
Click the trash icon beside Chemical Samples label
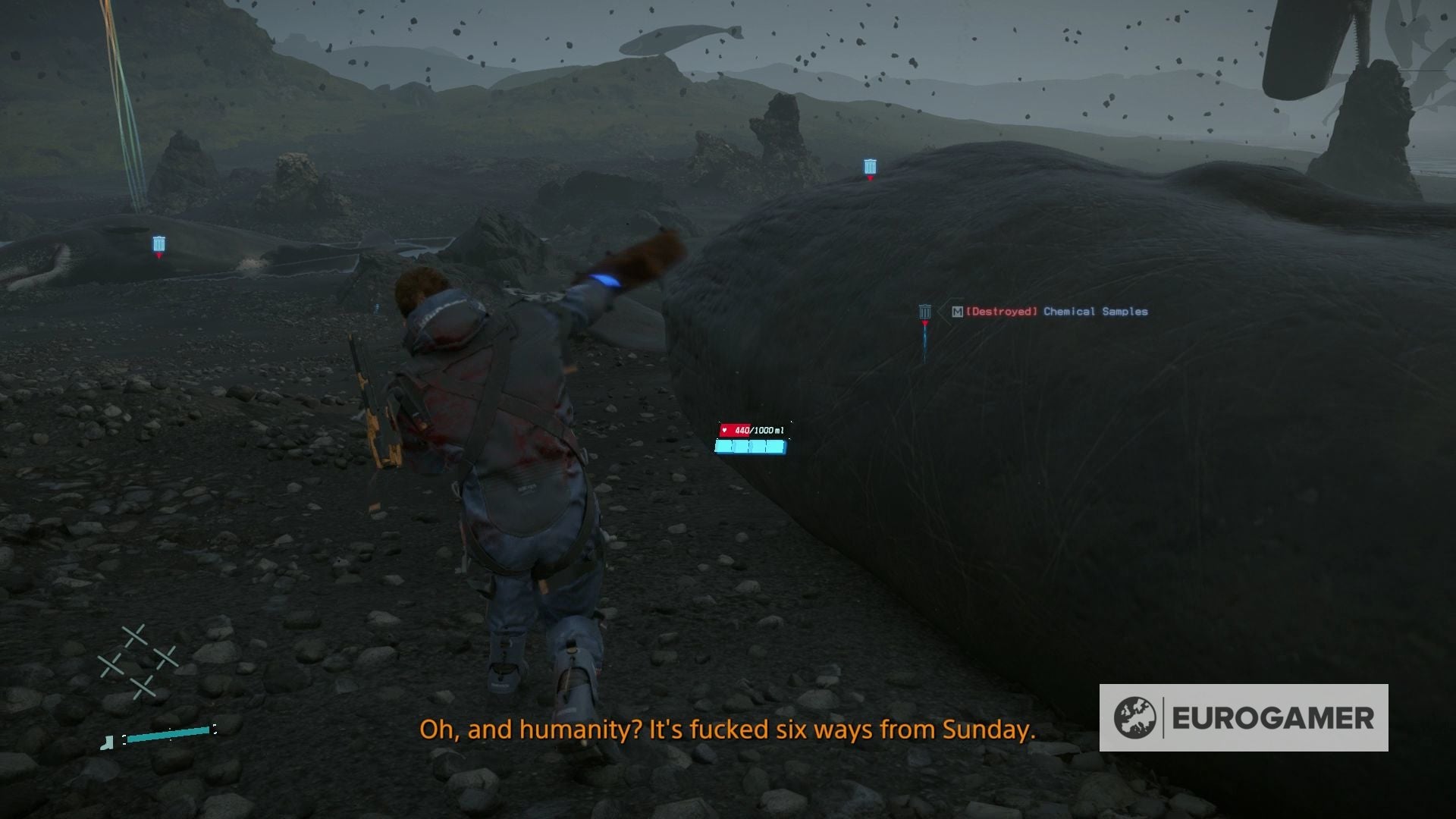[x=924, y=311]
